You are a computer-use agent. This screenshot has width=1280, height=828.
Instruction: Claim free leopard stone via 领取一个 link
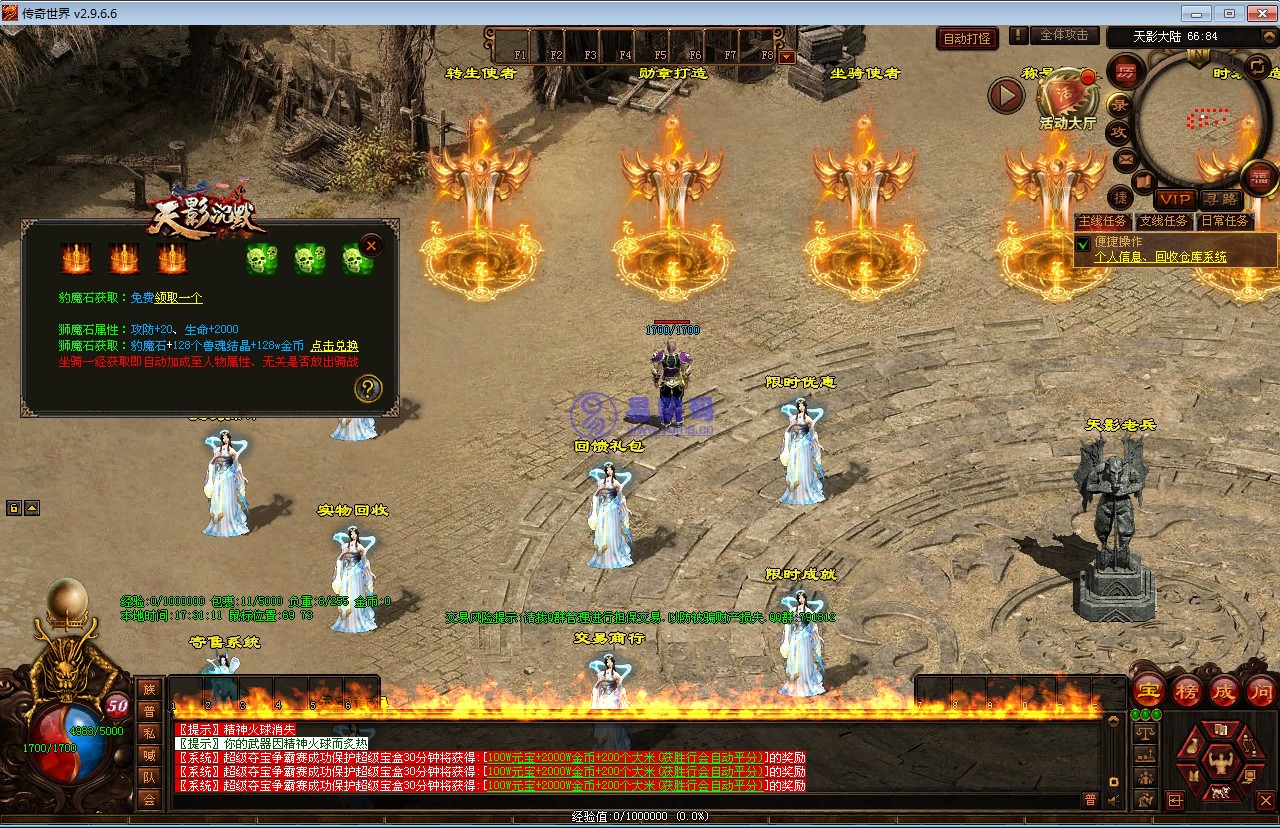coord(179,298)
